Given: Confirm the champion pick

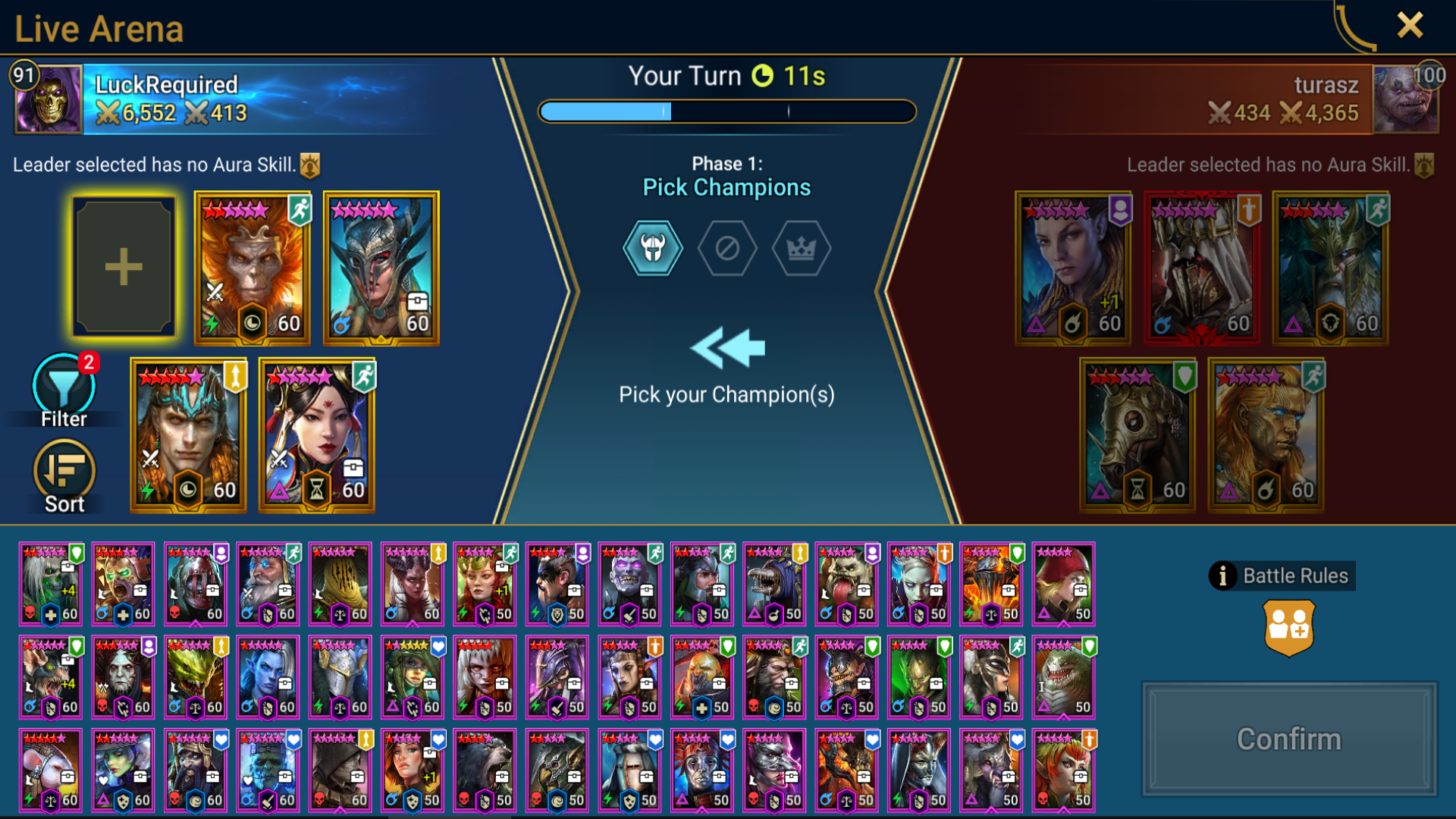Looking at the screenshot, I should pyautogui.click(x=1289, y=739).
